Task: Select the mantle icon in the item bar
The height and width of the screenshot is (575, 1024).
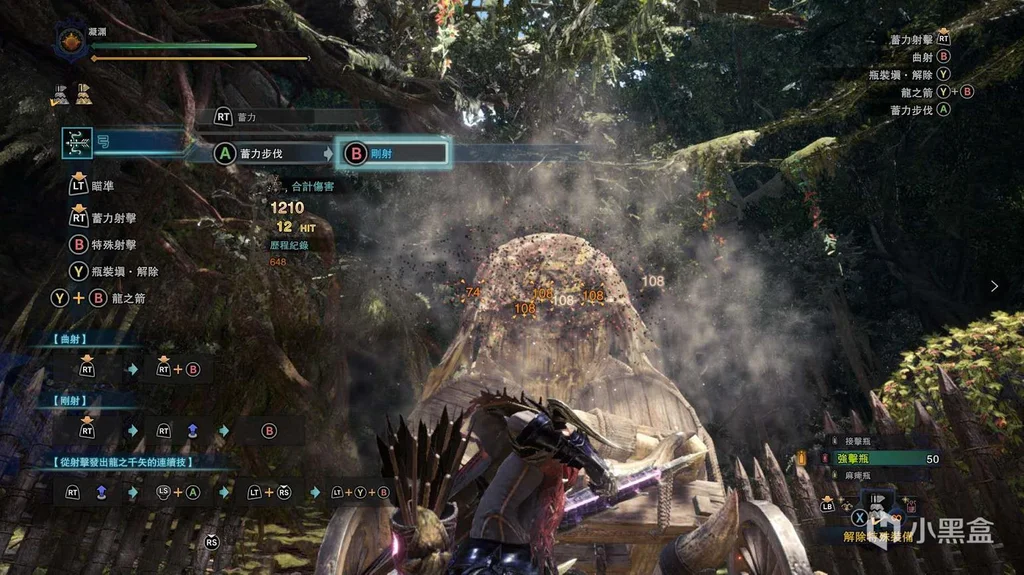Action: click(x=880, y=502)
